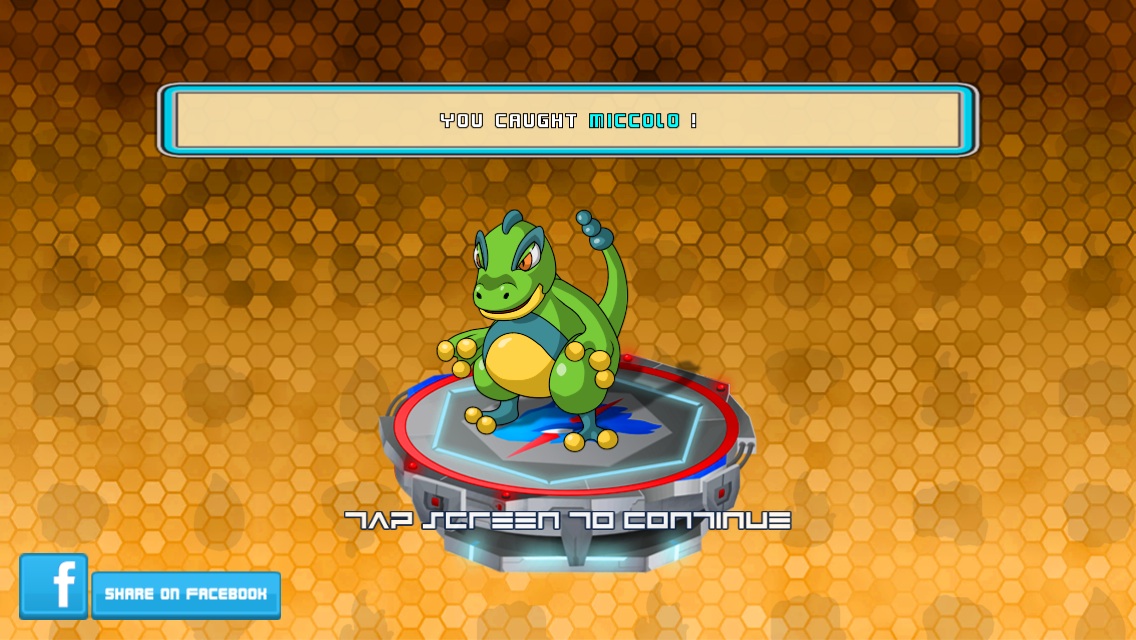Tap the 'Tap Screen to Continue' prompt
Screen dimensions: 1136x640
[567, 520]
